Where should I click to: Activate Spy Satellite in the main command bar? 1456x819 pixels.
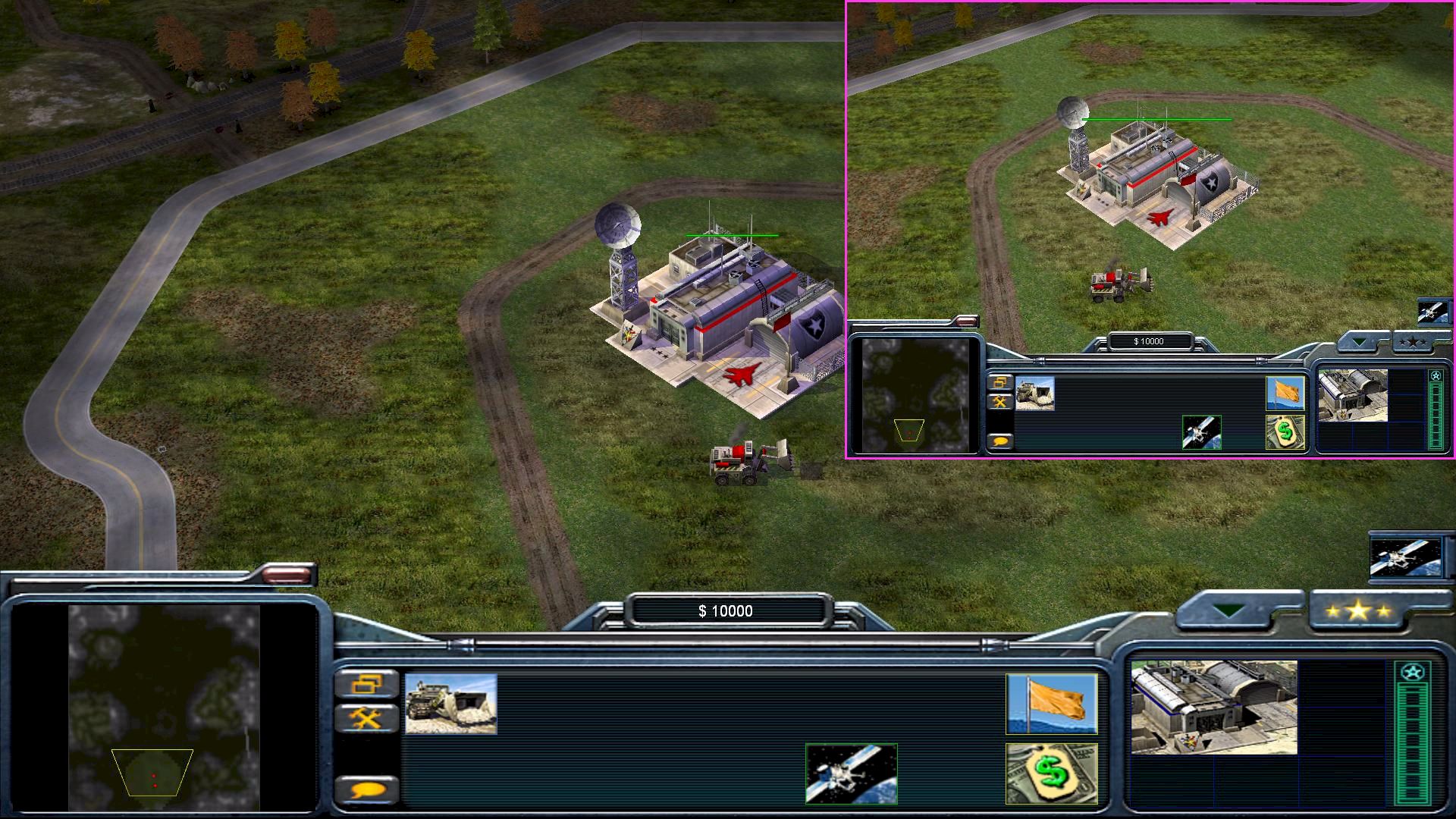click(x=851, y=773)
